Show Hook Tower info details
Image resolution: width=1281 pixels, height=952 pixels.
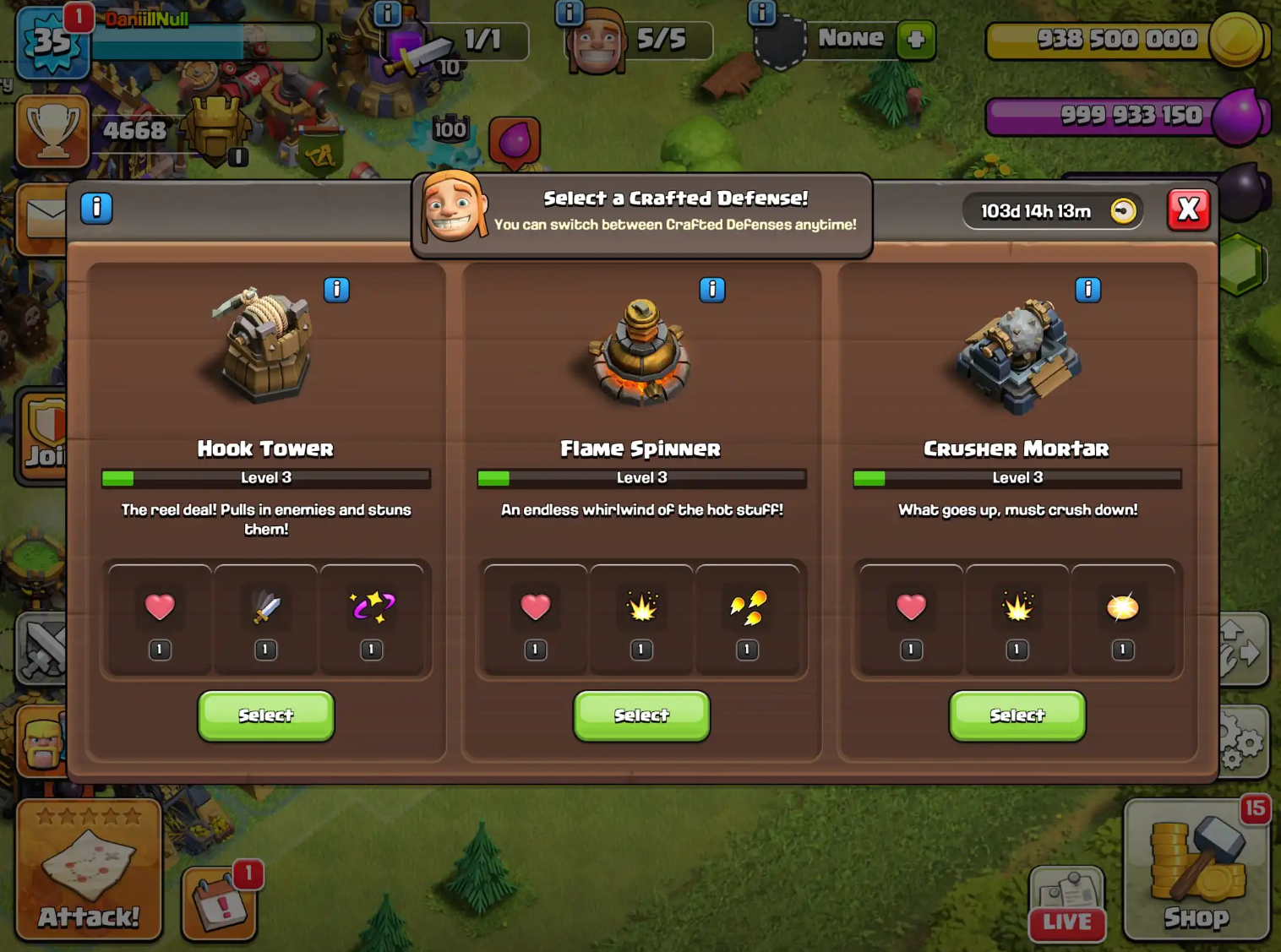tap(336, 290)
